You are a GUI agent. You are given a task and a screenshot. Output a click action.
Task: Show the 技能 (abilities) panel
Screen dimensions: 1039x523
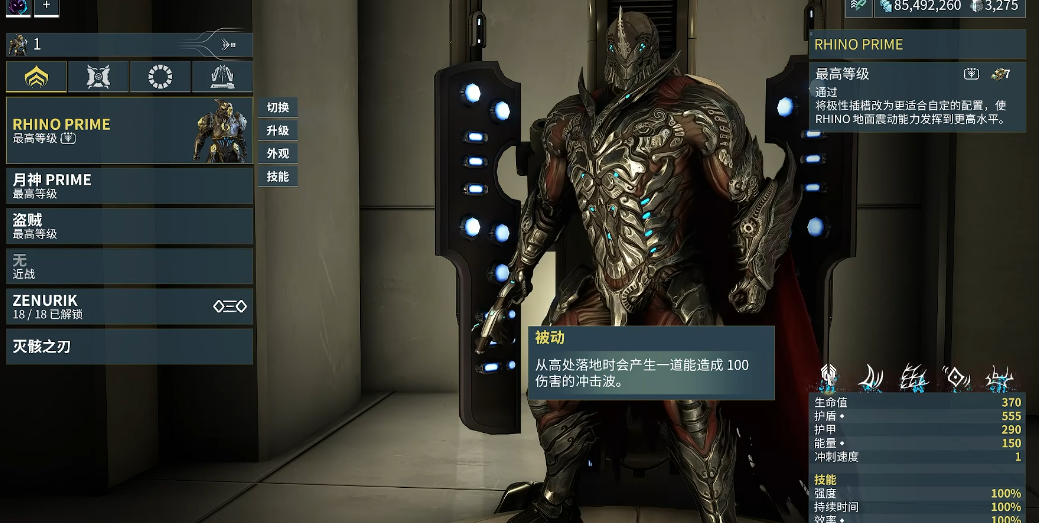pyautogui.click(x=277, y=177)
